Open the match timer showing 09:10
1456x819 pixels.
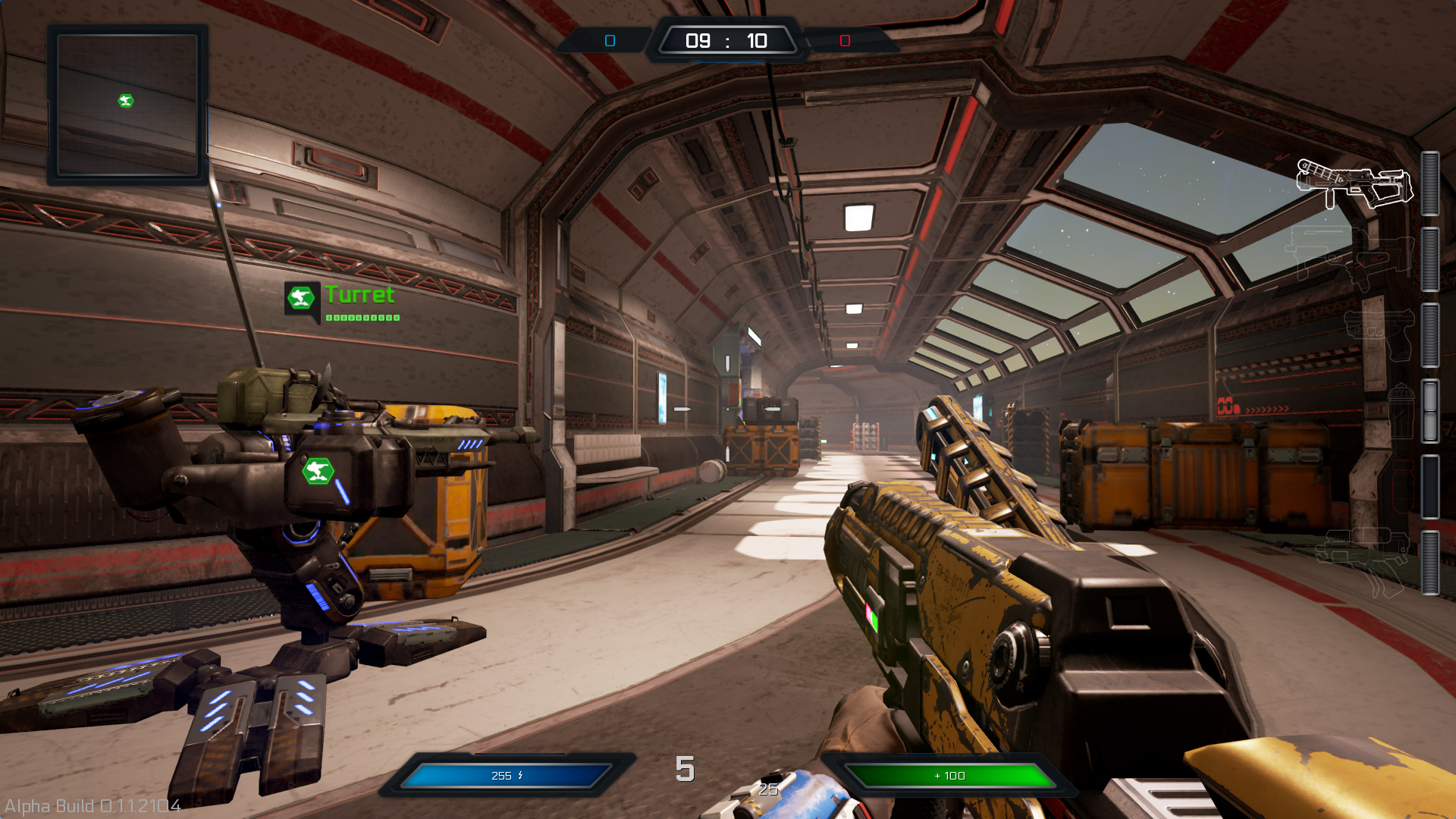pyautogui.click(x=726, y=40)
